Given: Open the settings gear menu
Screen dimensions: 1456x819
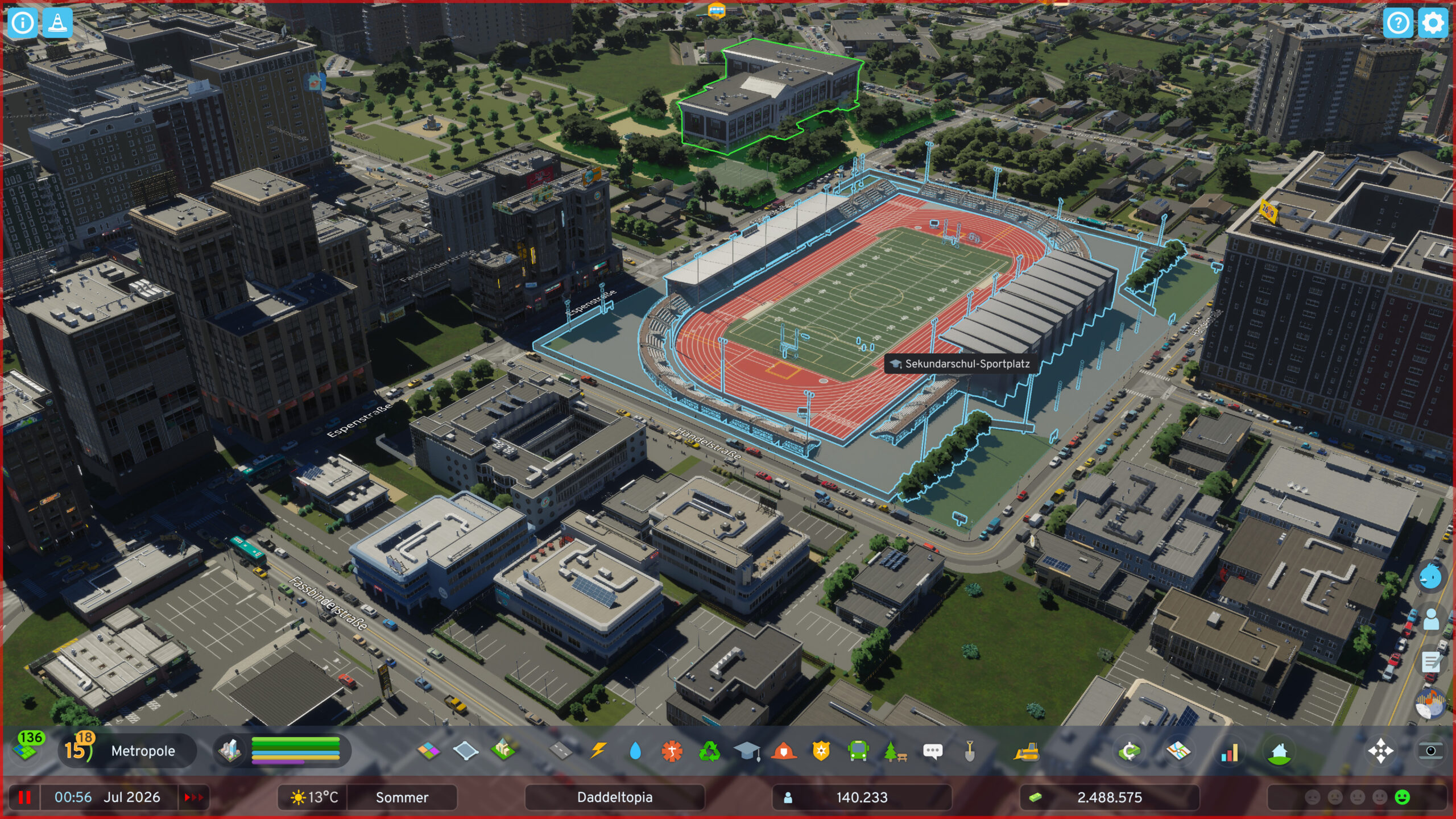Looking at the screenshot, I should tap(1432, 23).
